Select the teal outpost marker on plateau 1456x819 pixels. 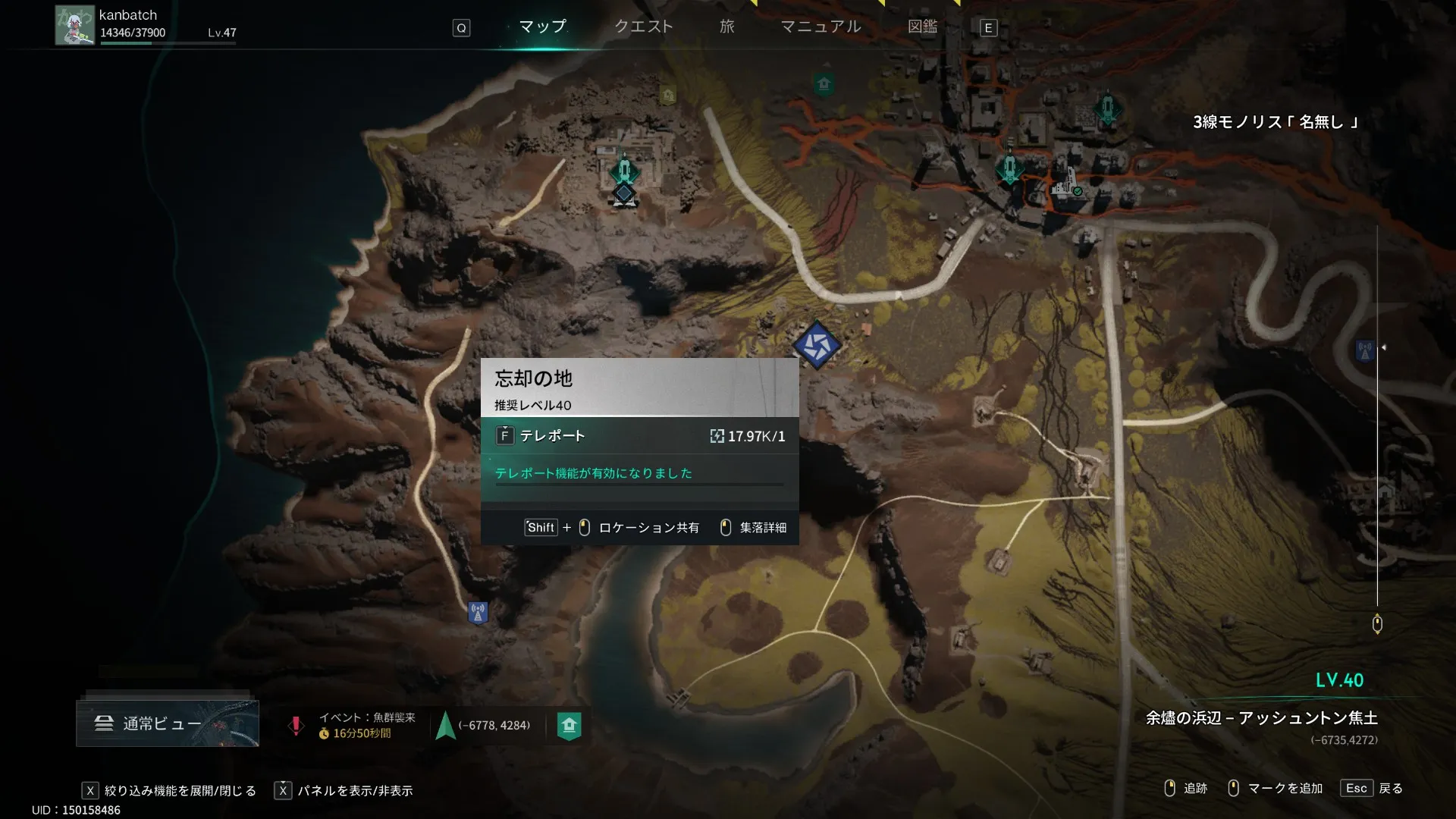click(x=624, y=171)
